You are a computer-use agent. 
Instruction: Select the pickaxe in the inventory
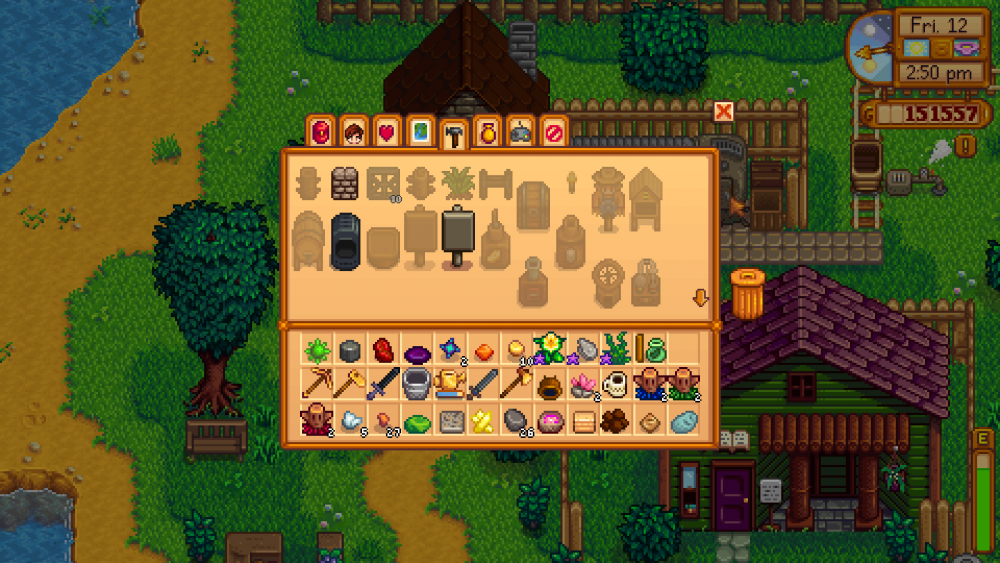317,383
